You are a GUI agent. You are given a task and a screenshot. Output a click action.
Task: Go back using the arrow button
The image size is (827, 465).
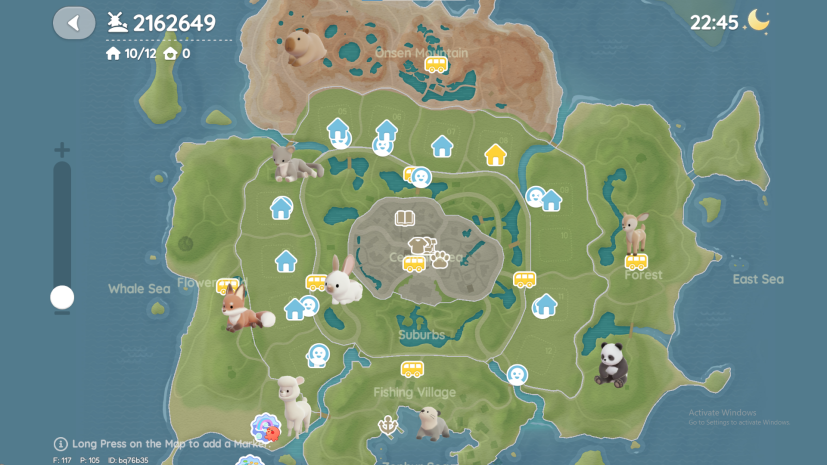pyautogui.click(x=73, y=22)
